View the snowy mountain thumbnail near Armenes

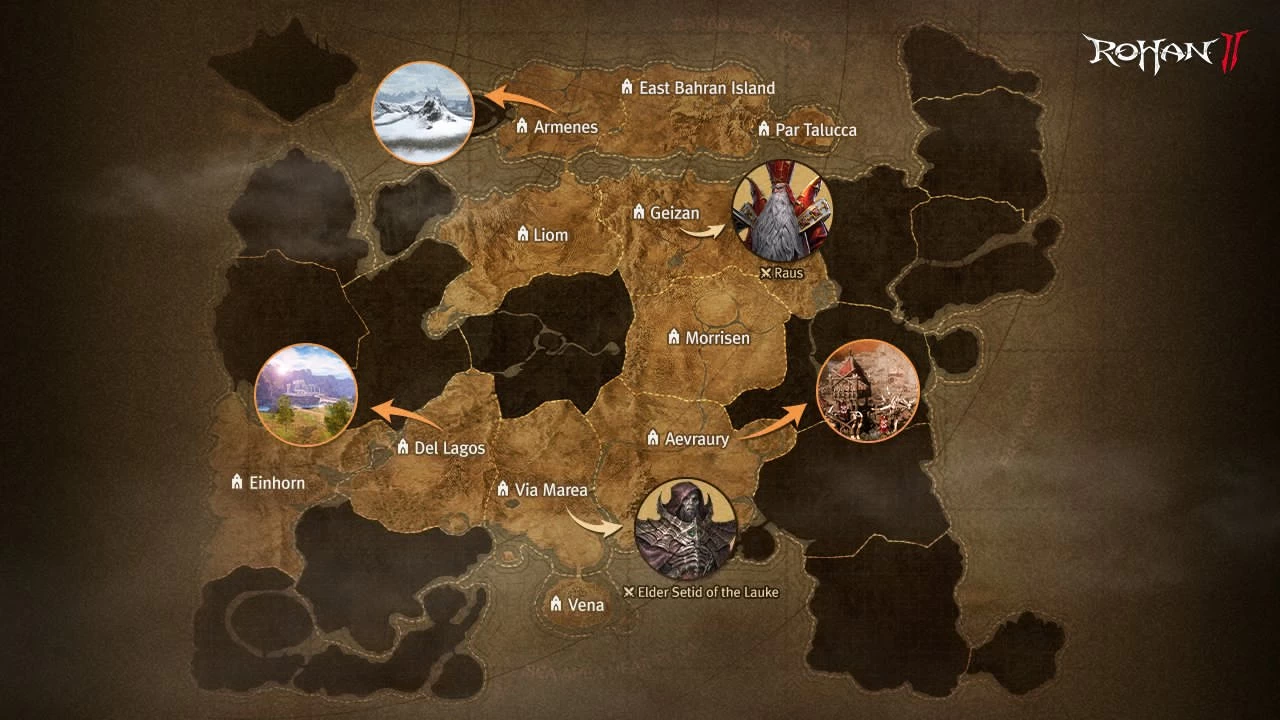tap(422, 112)
